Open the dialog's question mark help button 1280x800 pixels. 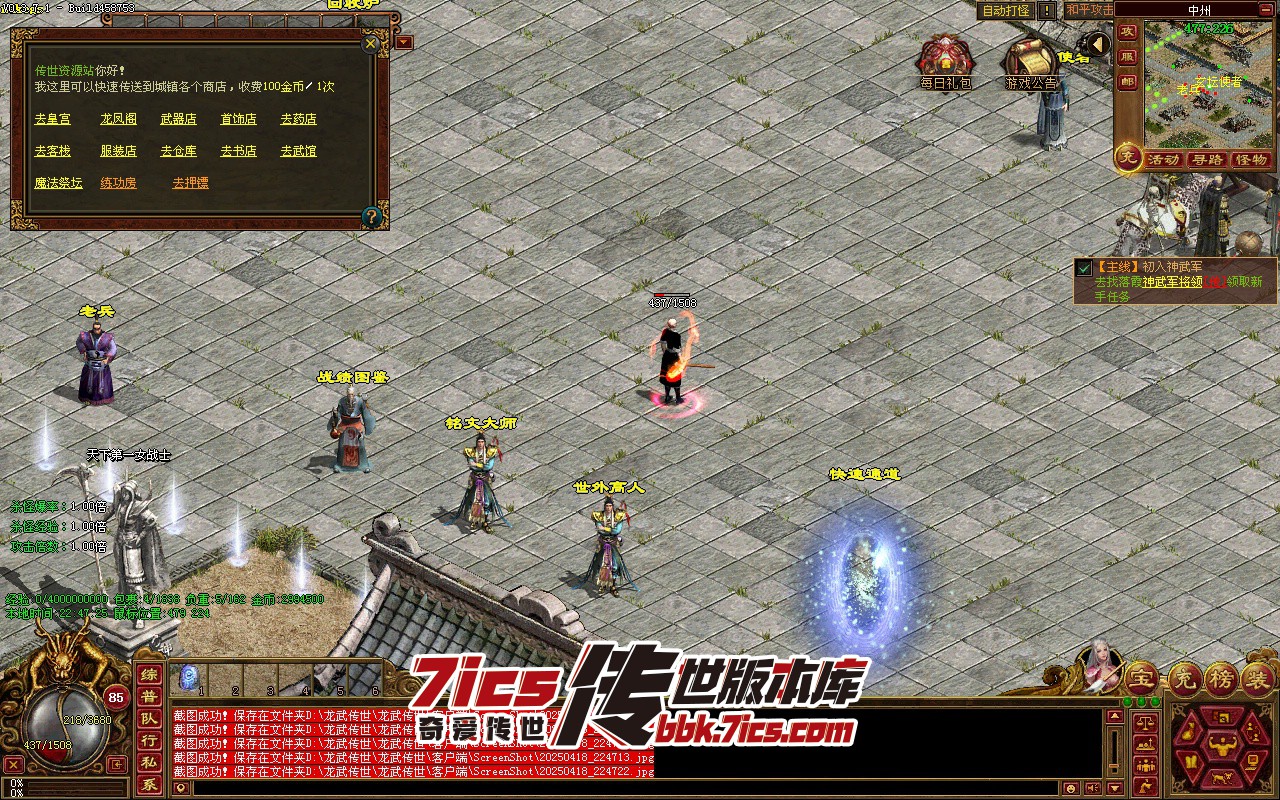pyautogui.click(x=371, y=215)
